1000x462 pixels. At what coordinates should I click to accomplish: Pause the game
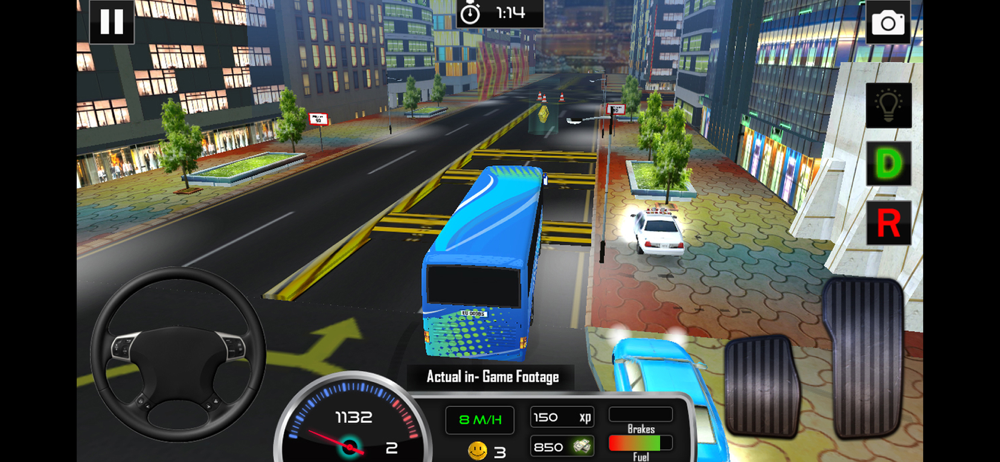111,22
